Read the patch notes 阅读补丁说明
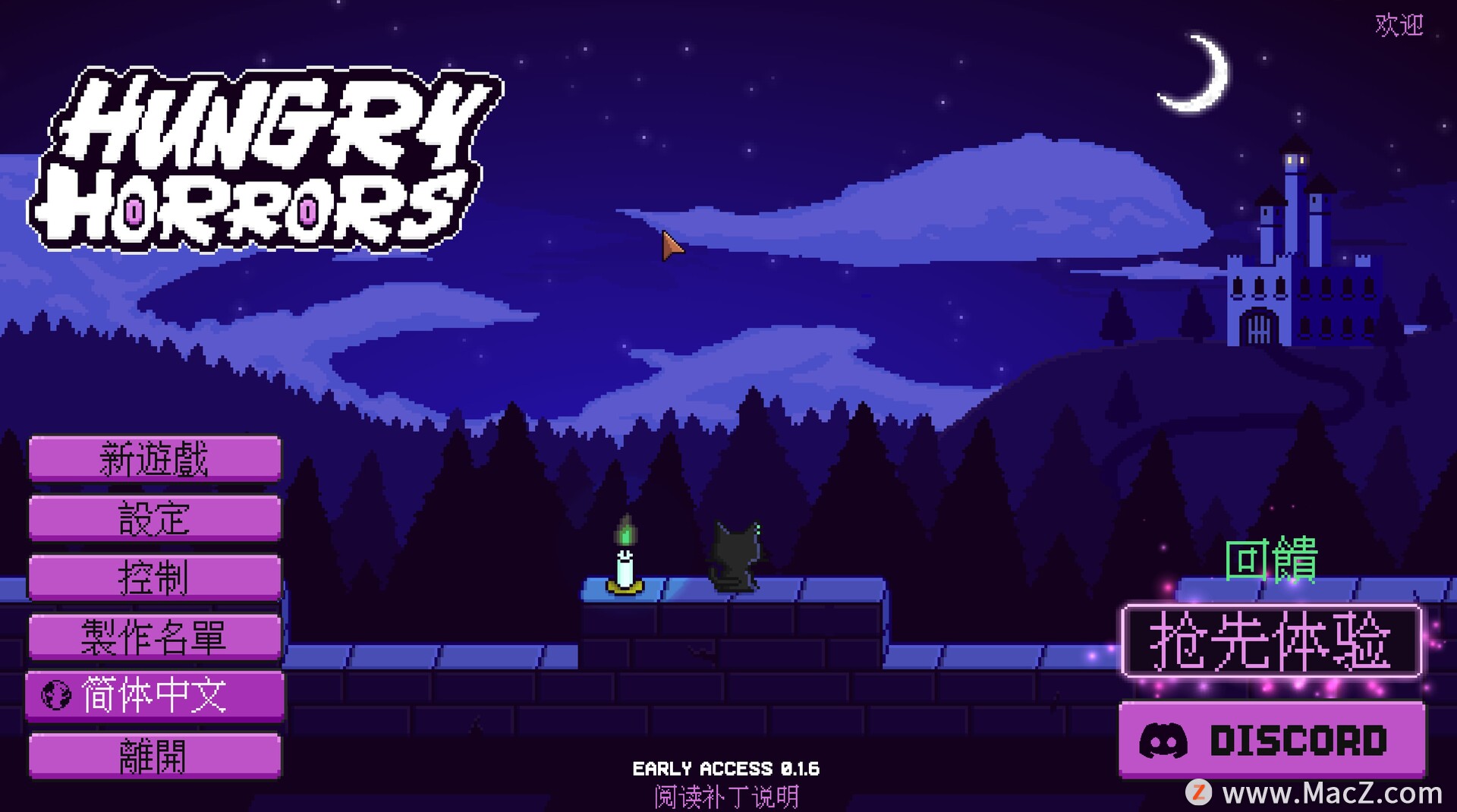The image size is (1457, 812). [726, 797]
